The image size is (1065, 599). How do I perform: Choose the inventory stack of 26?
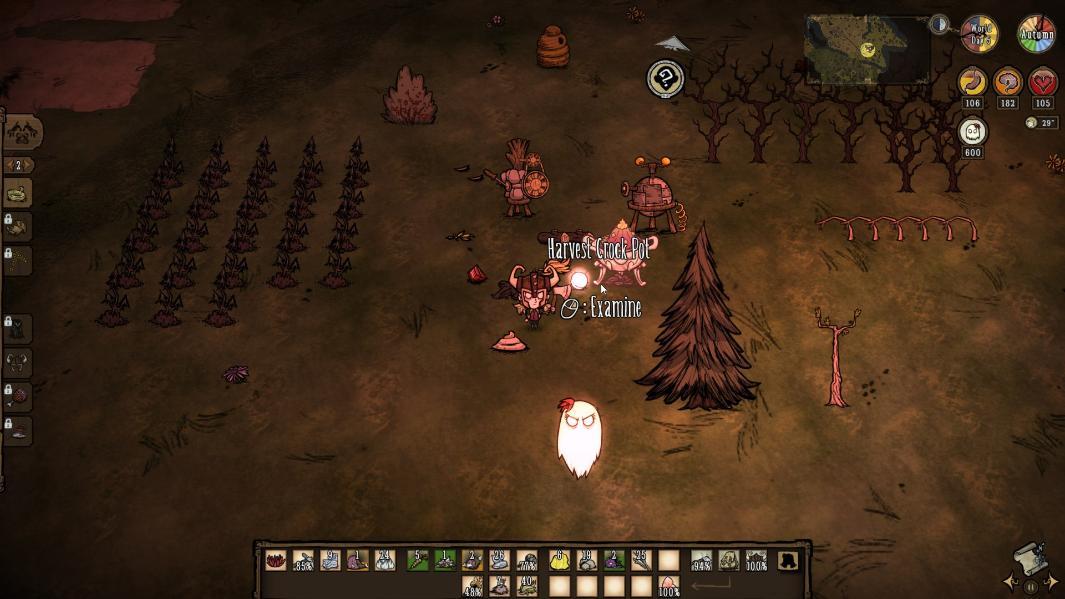[499, 562]
